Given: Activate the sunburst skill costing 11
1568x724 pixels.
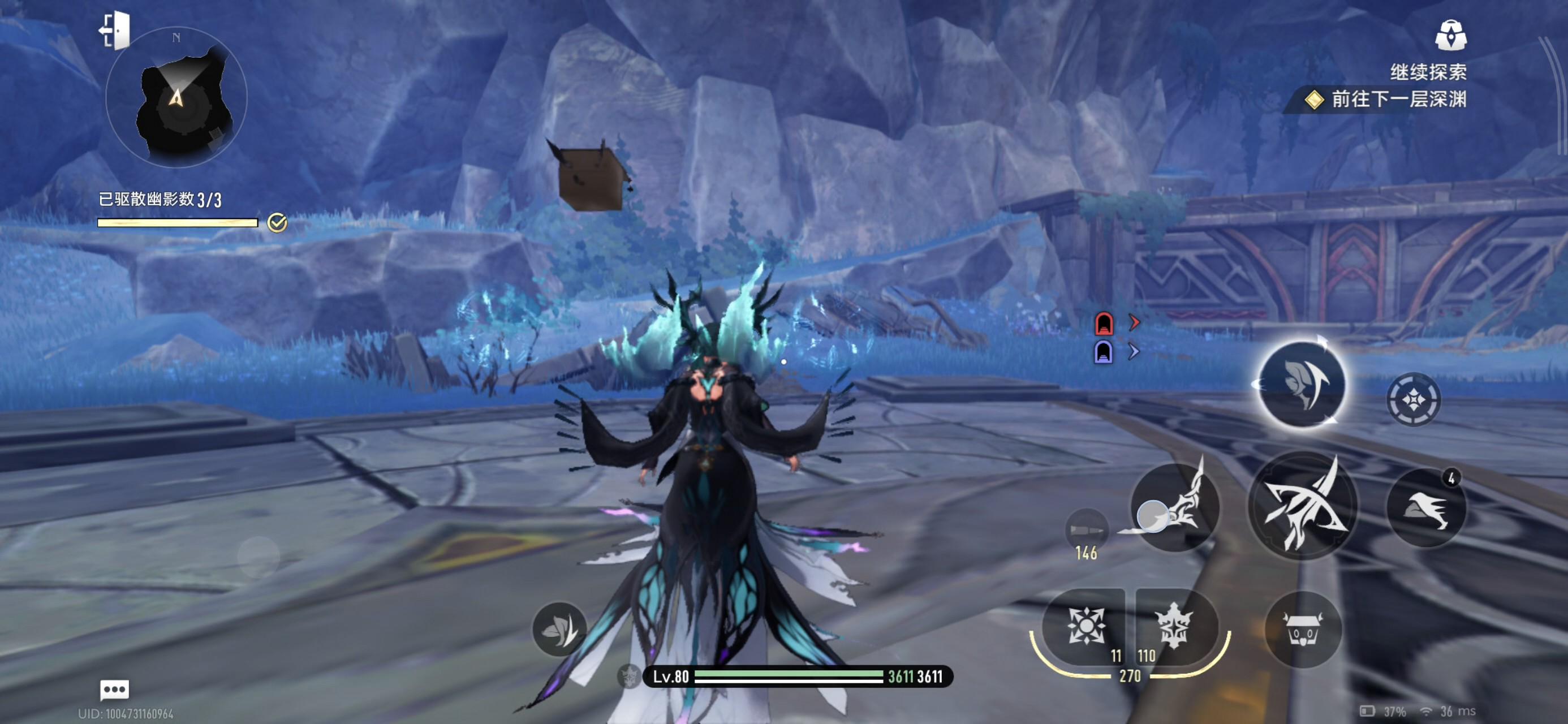Looking at the screenshot, I should [1085, 627].
